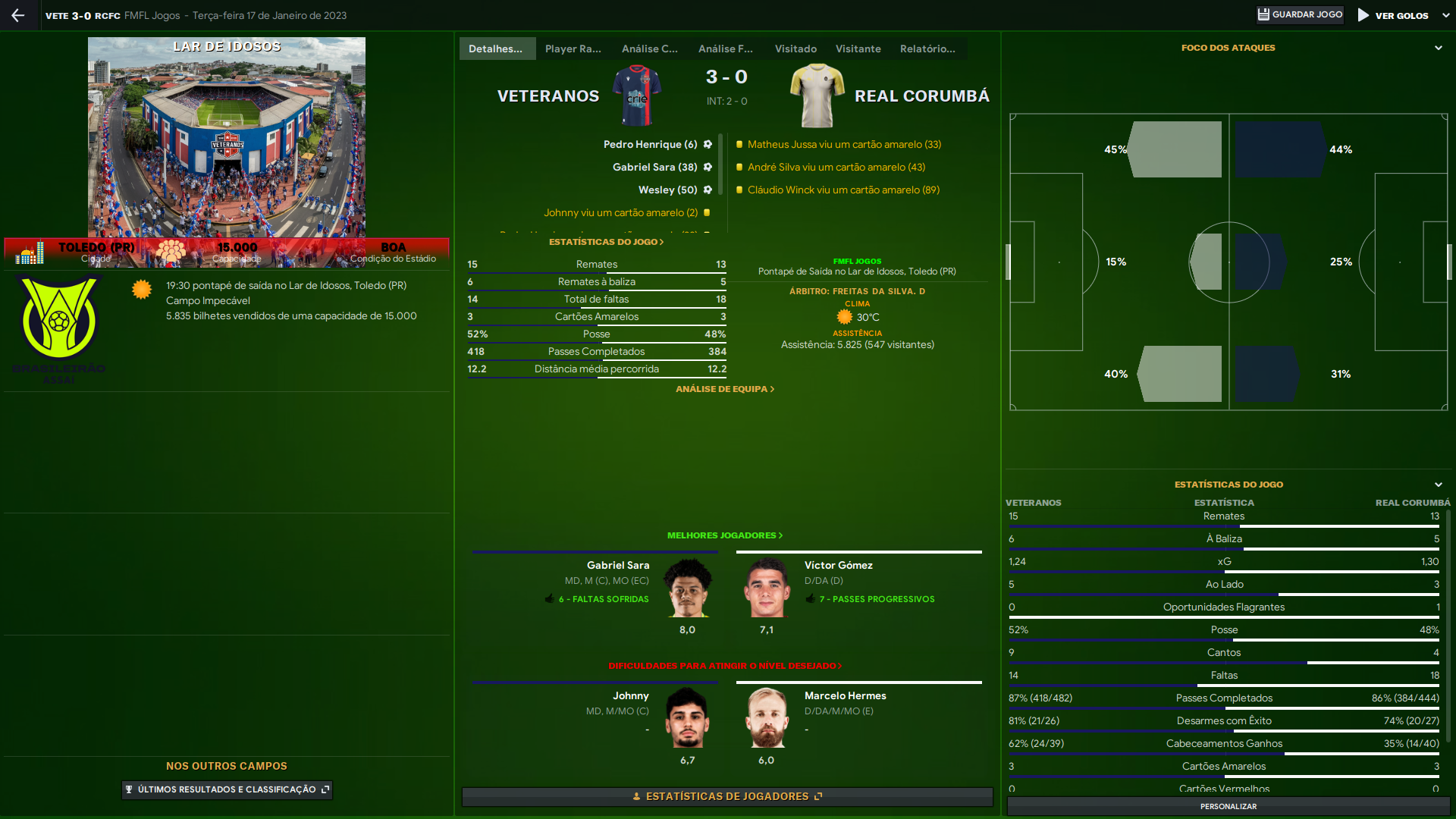Open the Análise de Equipa link

724,389
